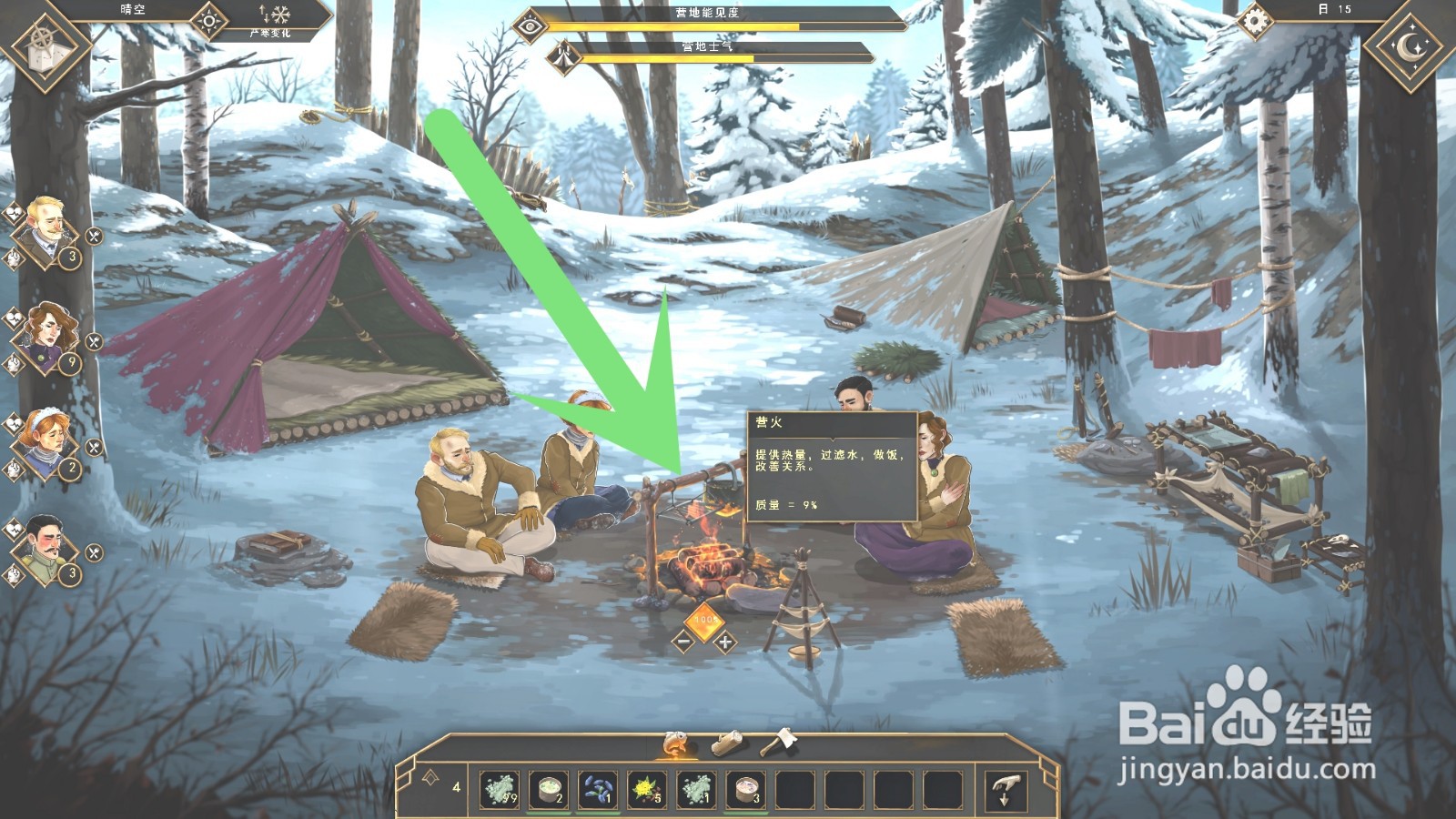The height and width of the screenshot is (819, 1456).
Task: Click the moon night button
Action: point(1409,47)
